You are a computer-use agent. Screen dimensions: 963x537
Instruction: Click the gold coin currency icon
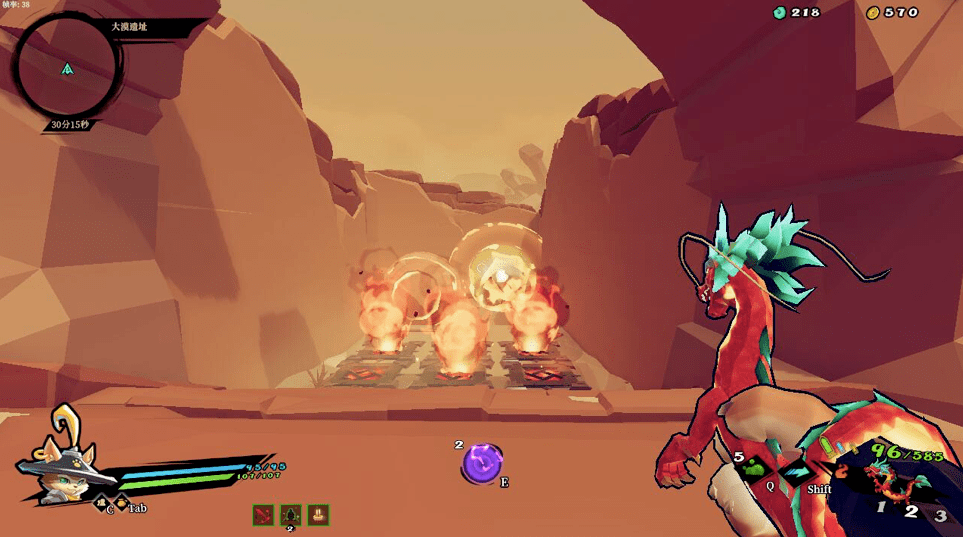[x=873, y=12]
